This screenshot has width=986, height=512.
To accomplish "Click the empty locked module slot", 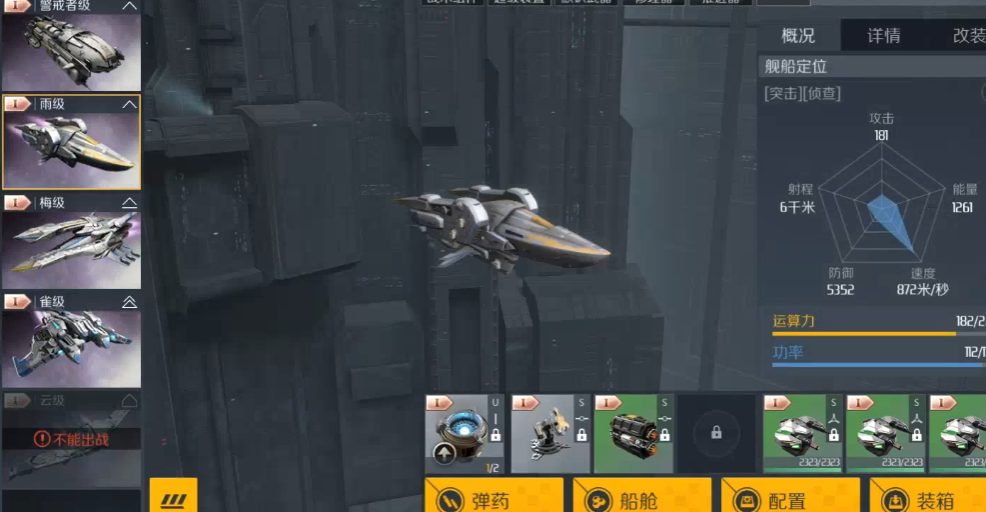I will tap(716, 434).
